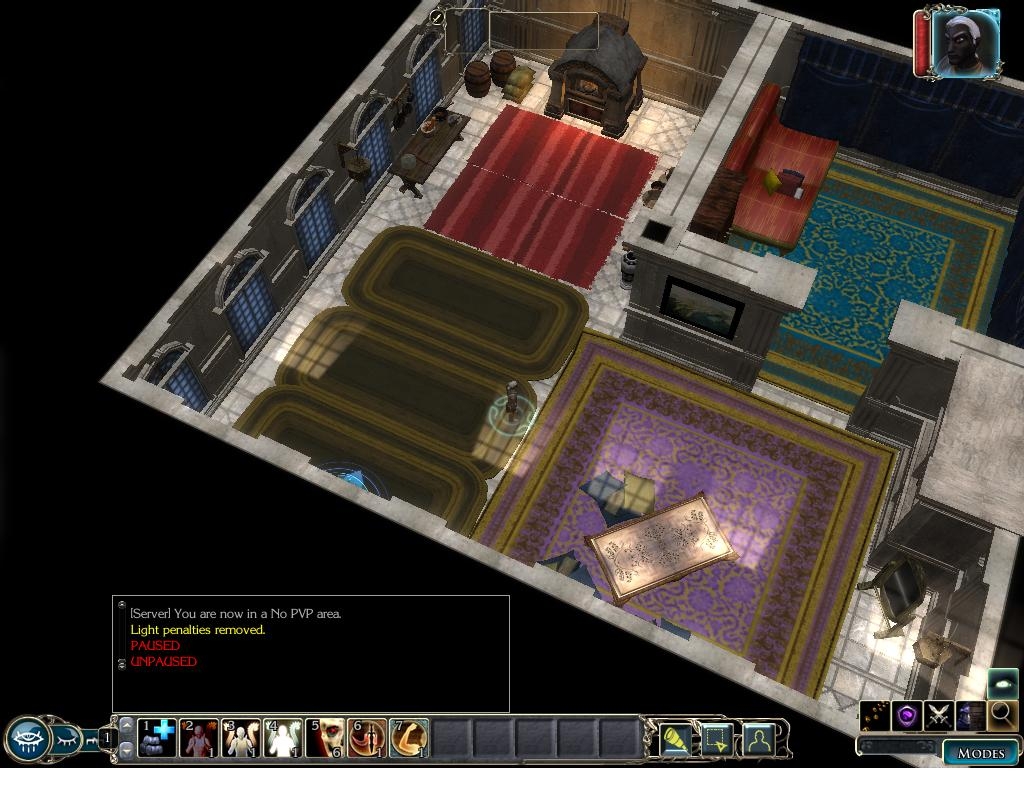Screen dimensions: 1024x800
Task: Trigger hotbar slot 6 ability
Action: pyautogui.click(x=367, y=739)
